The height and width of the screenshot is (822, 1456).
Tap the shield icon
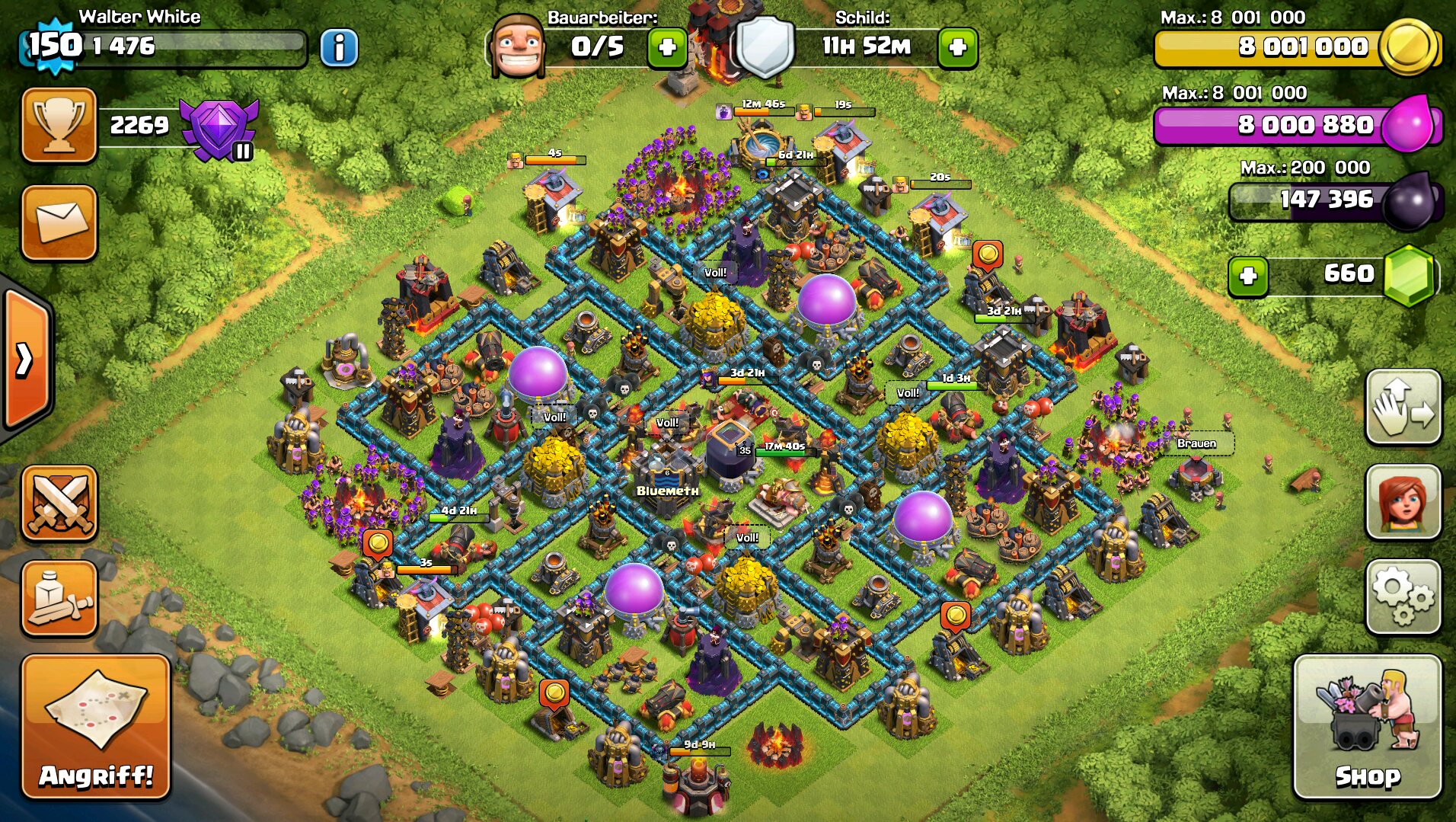[x=765, y=47]
